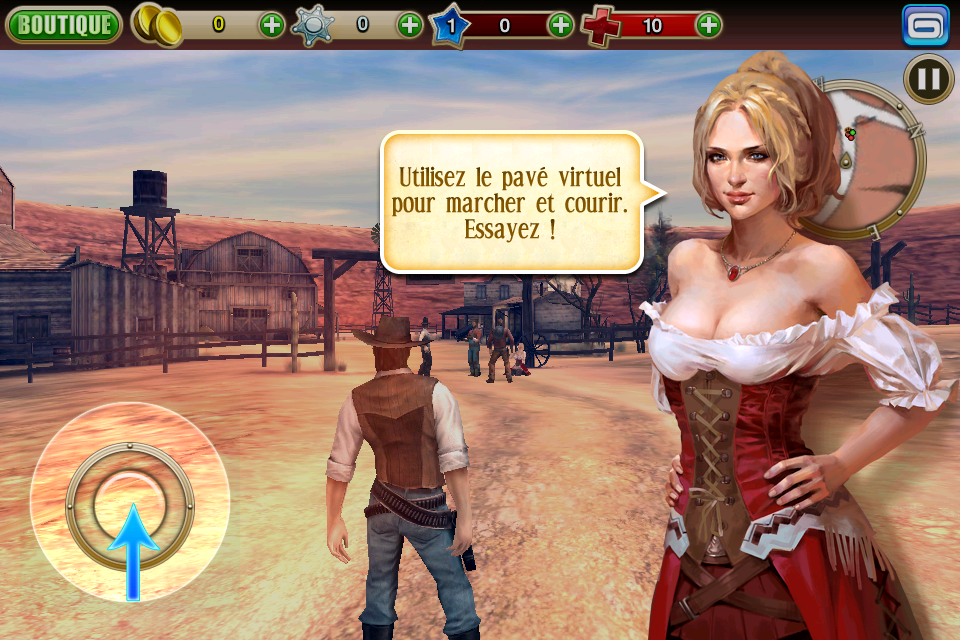Add sheriff stars with plus button

(410, 25)
